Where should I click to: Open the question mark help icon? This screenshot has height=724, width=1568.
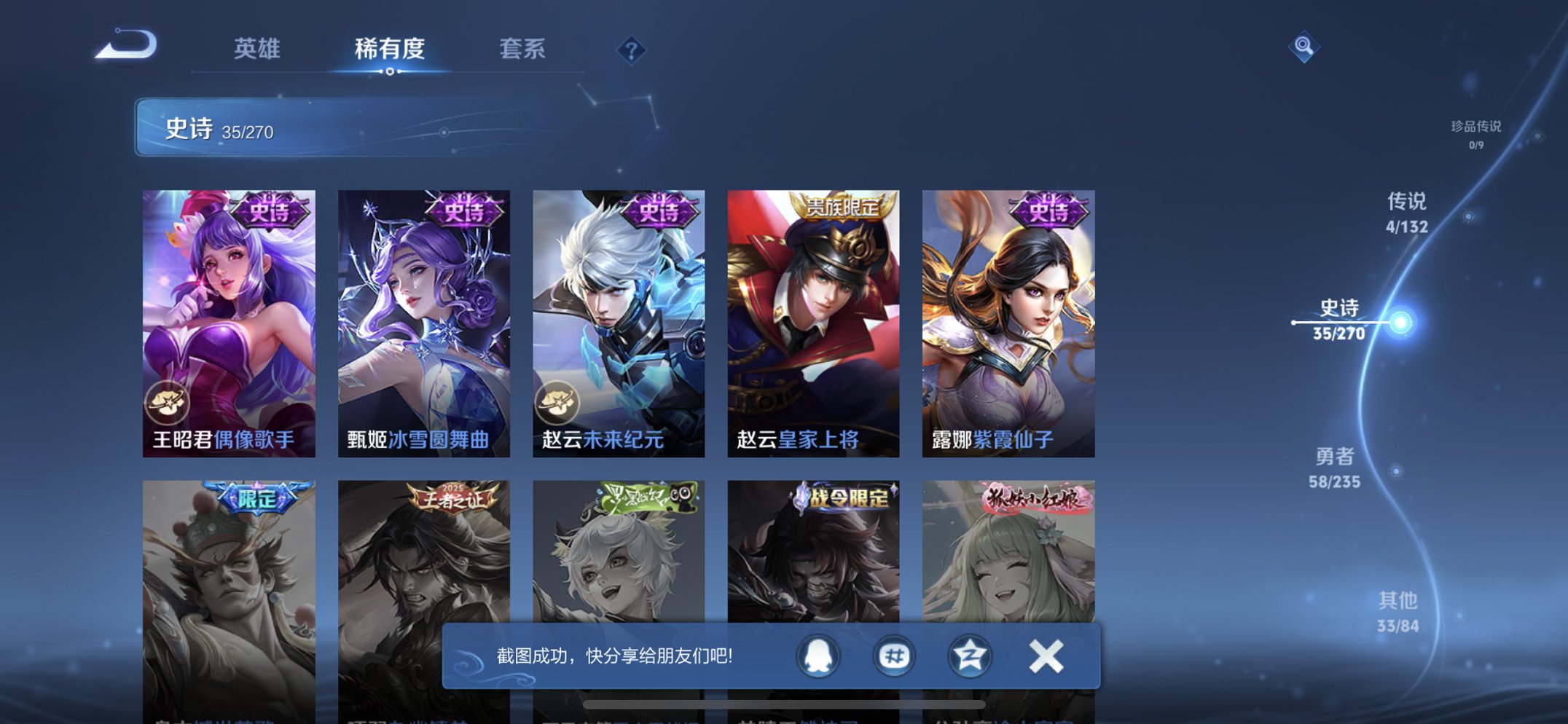pos(632,50)
